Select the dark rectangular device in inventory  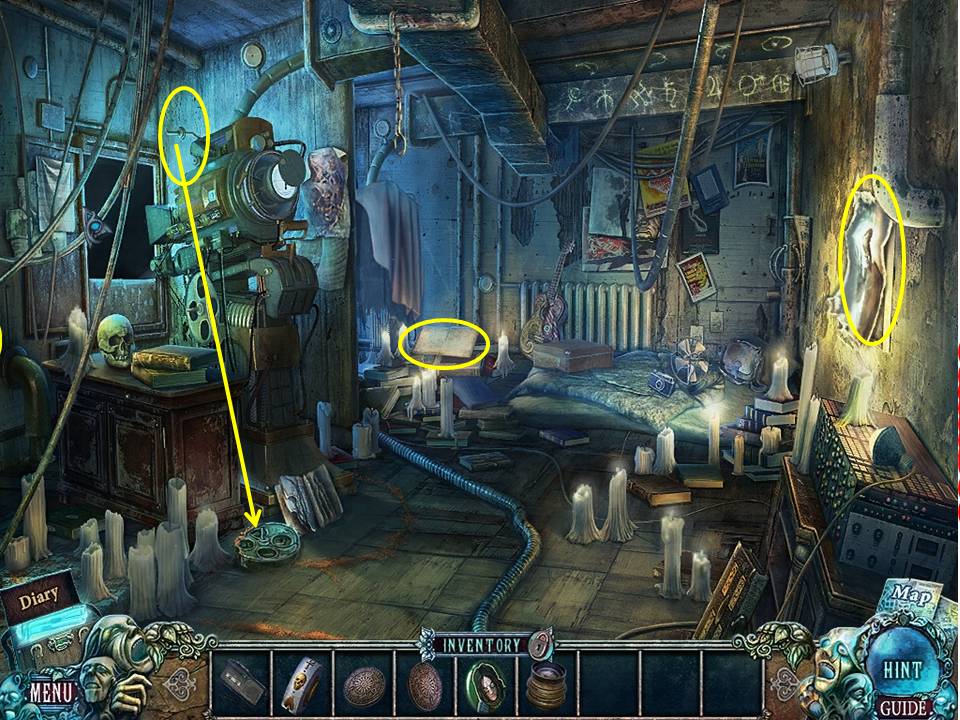tap(243, 684)
